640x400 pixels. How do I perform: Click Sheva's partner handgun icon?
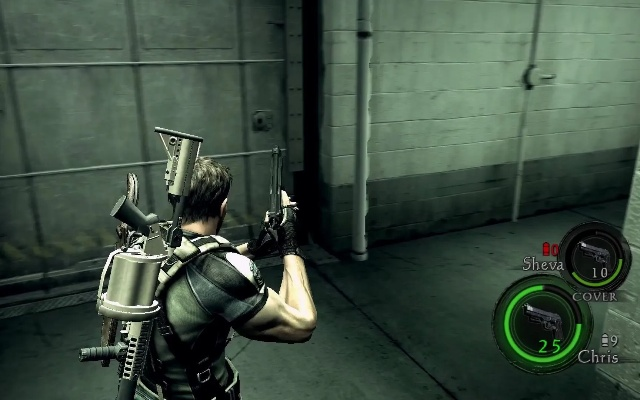tap(595, 250)
